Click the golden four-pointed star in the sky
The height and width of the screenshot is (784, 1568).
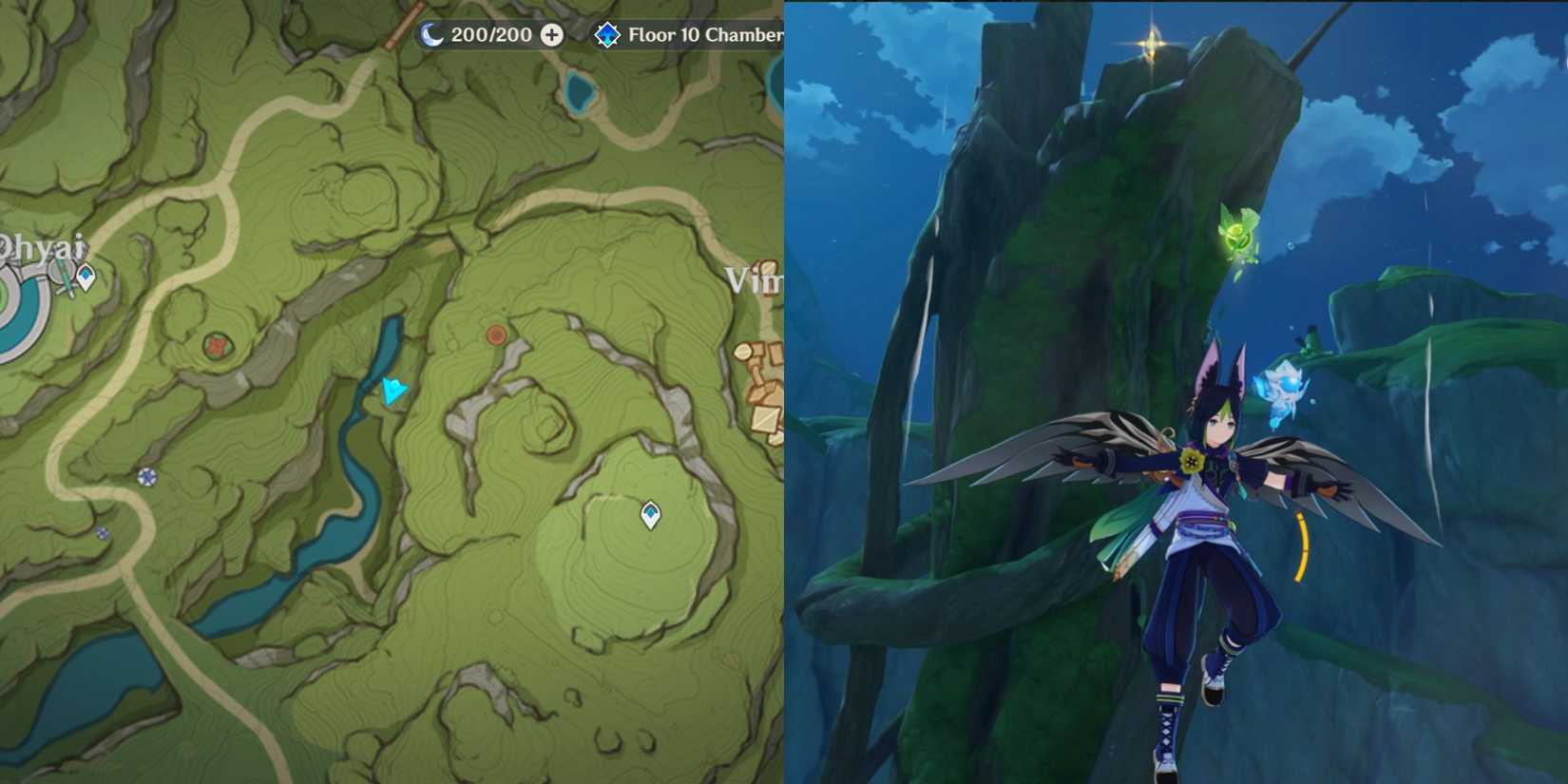(x=1149, y=43)
